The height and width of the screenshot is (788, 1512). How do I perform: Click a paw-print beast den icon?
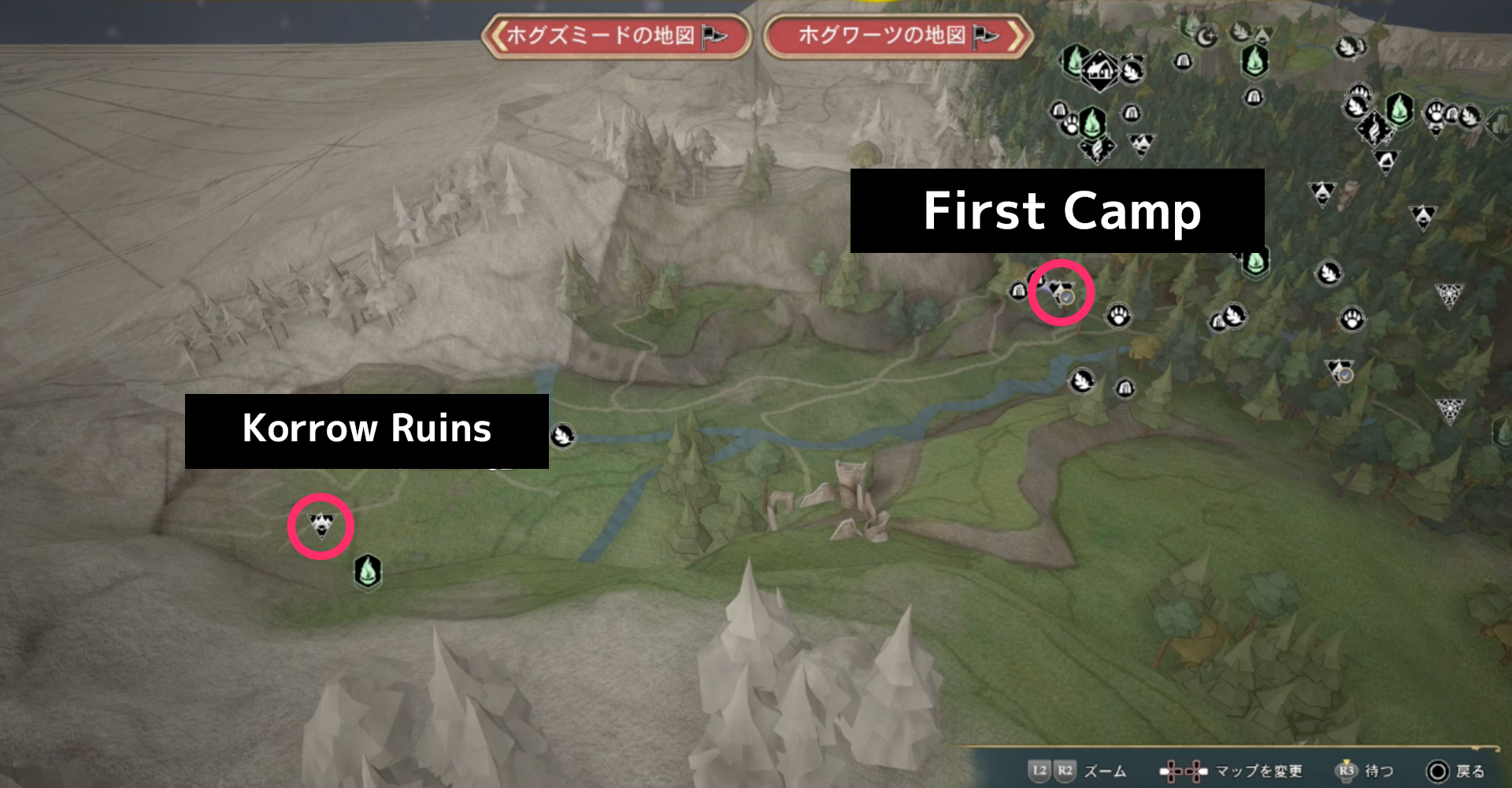tap(1119, 316)
